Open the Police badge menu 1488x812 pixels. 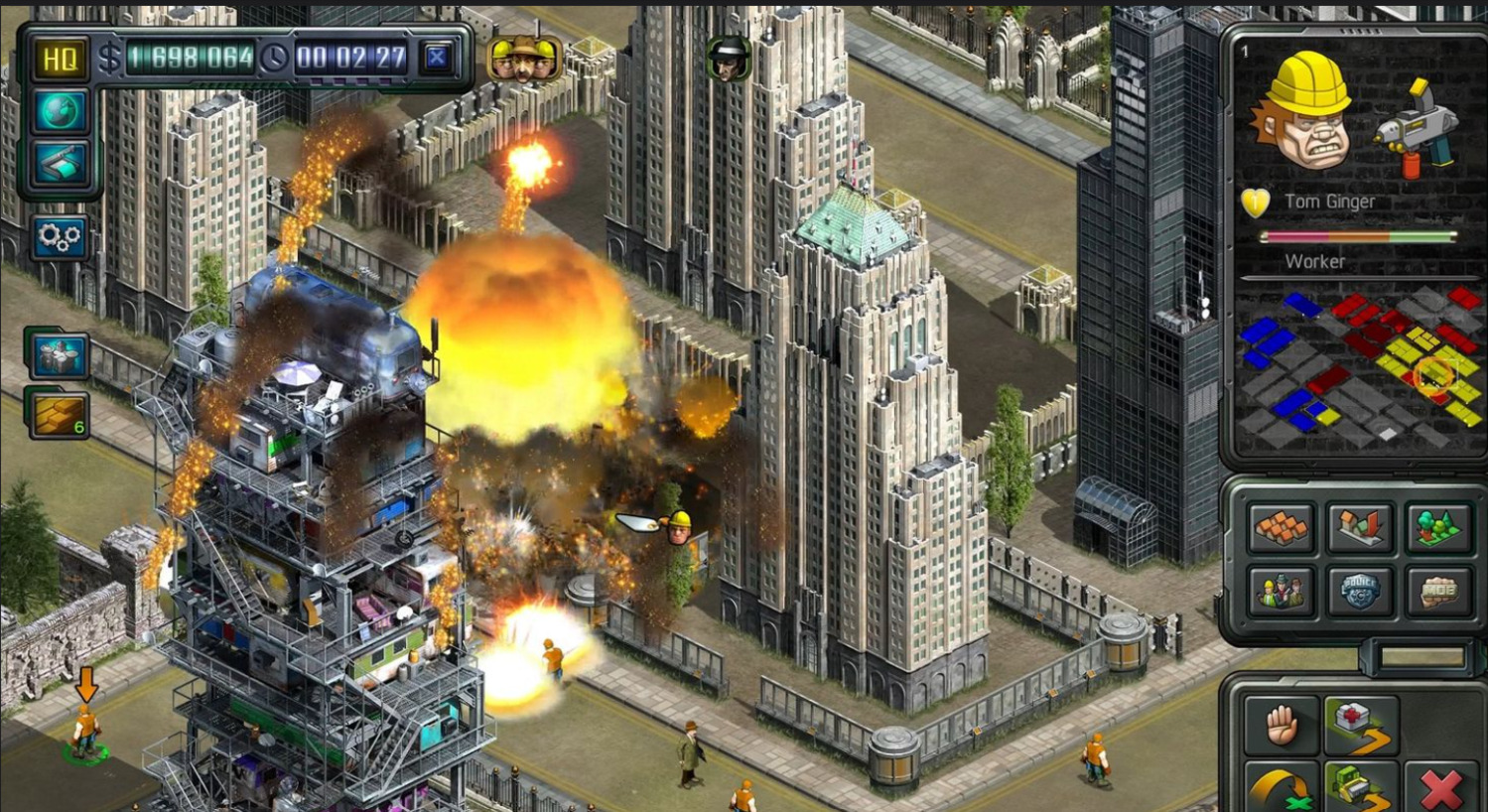1359,592
